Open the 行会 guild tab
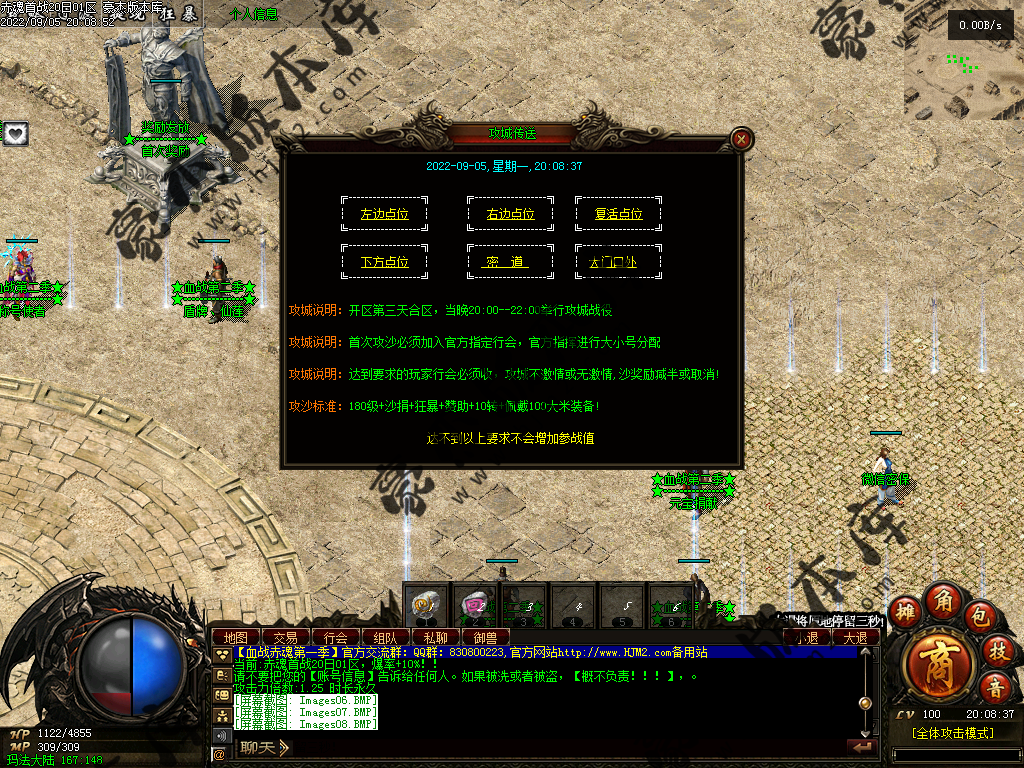 coord(335,637)
